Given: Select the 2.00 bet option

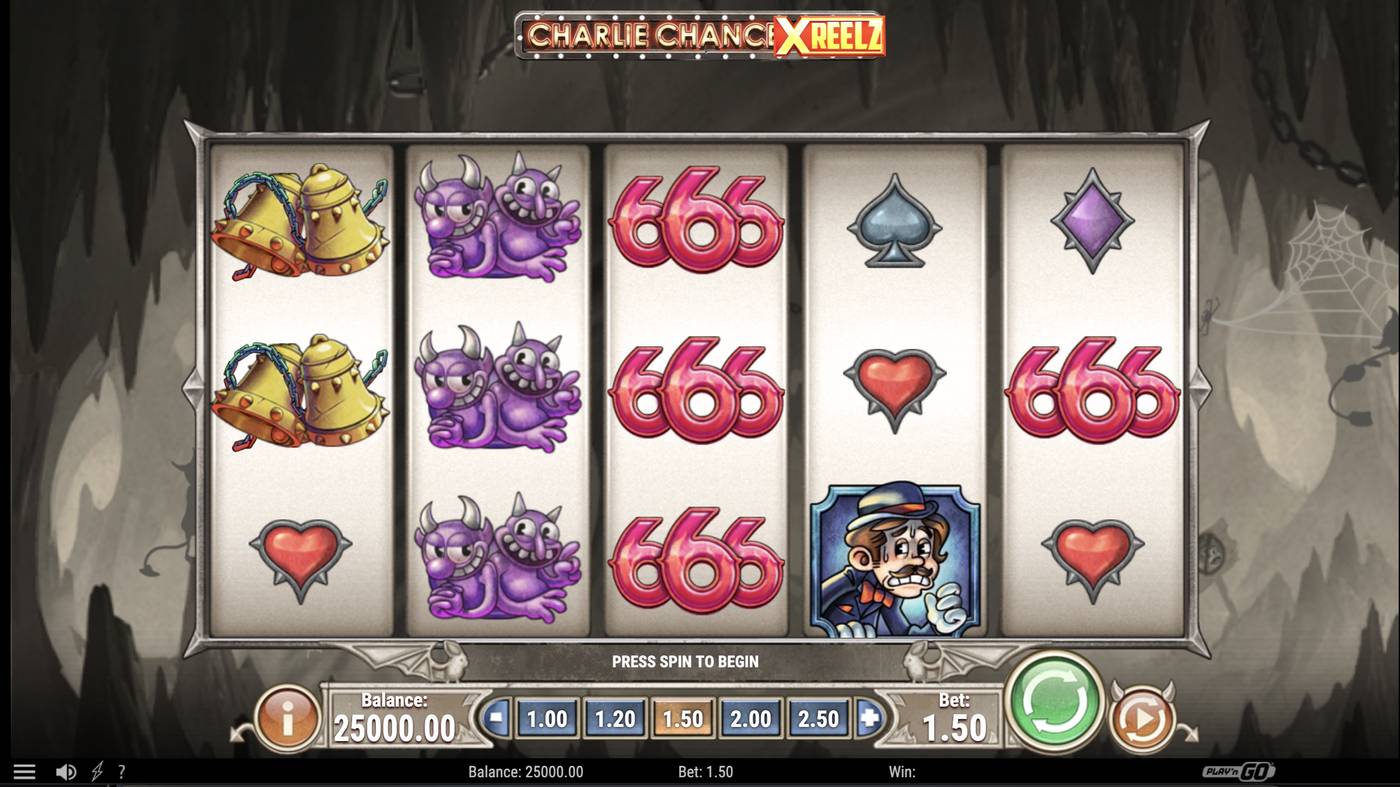Looking at the screenshot, I should [750, 718].
